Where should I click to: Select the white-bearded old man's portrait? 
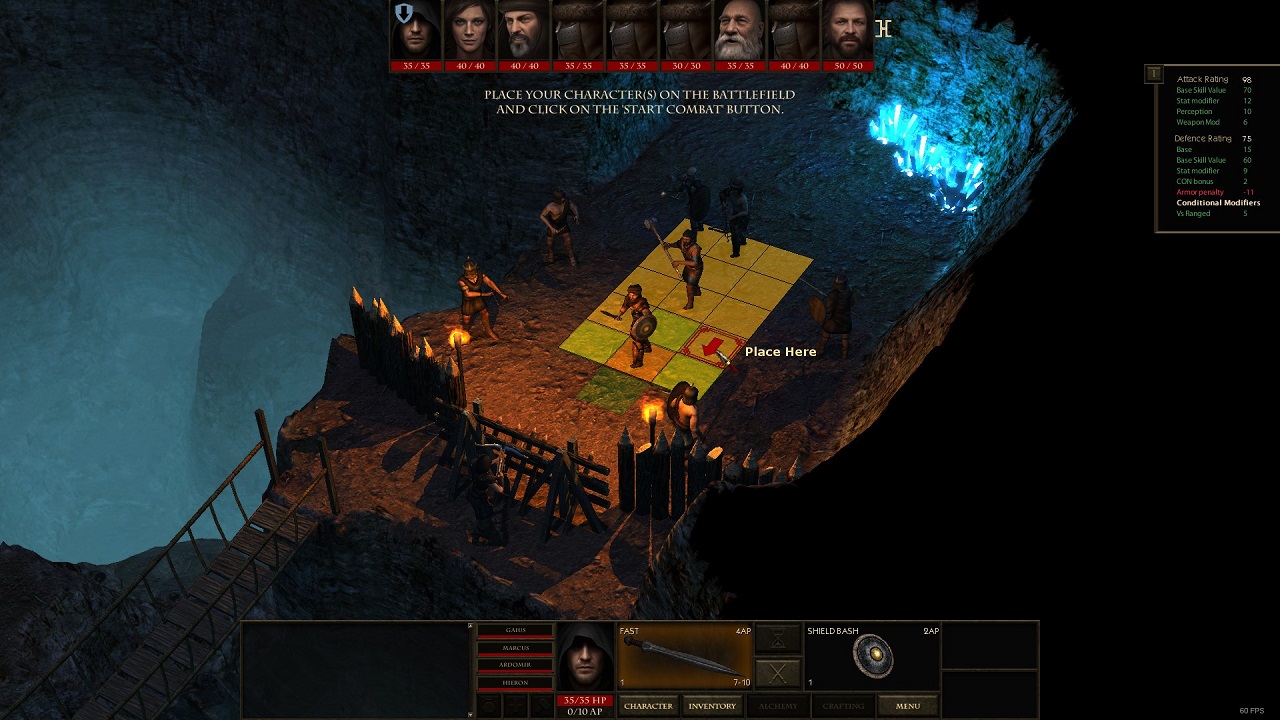pos(740,31)
